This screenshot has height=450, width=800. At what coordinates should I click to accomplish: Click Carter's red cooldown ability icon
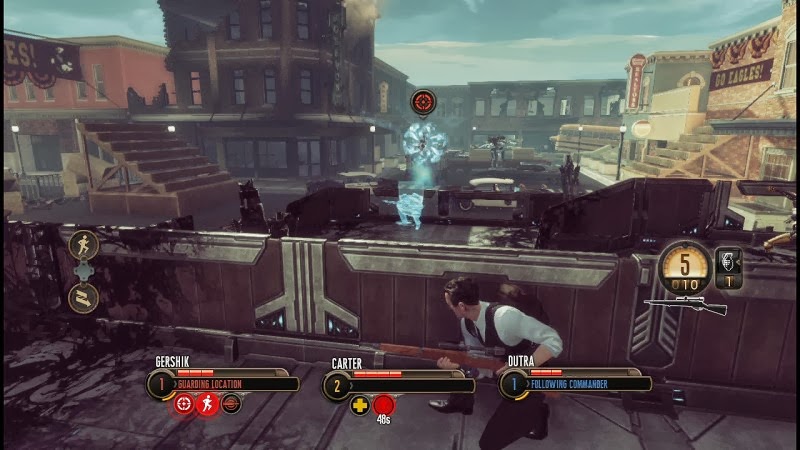384,405
